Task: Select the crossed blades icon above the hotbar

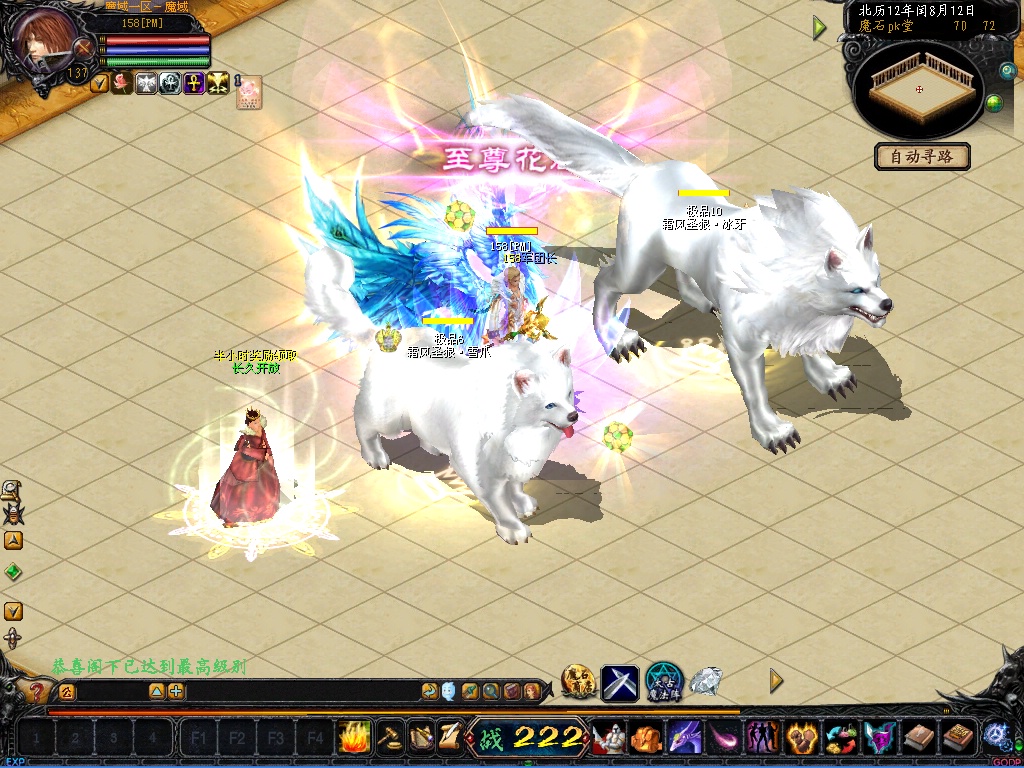Action: pyautogui.click(x=620, y=682)
